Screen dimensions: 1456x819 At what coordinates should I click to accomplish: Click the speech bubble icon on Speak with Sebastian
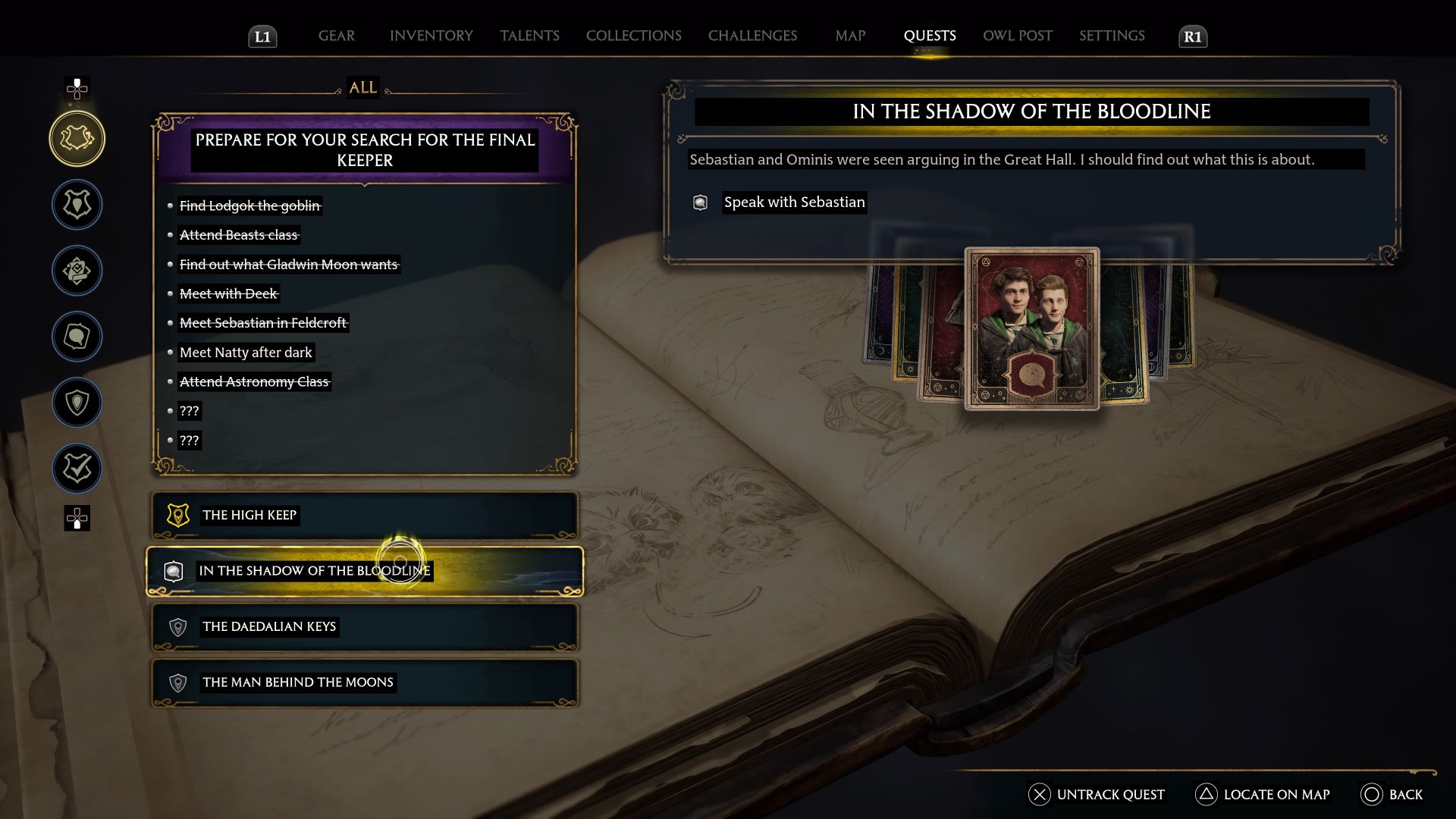click(x=699, y=202)
